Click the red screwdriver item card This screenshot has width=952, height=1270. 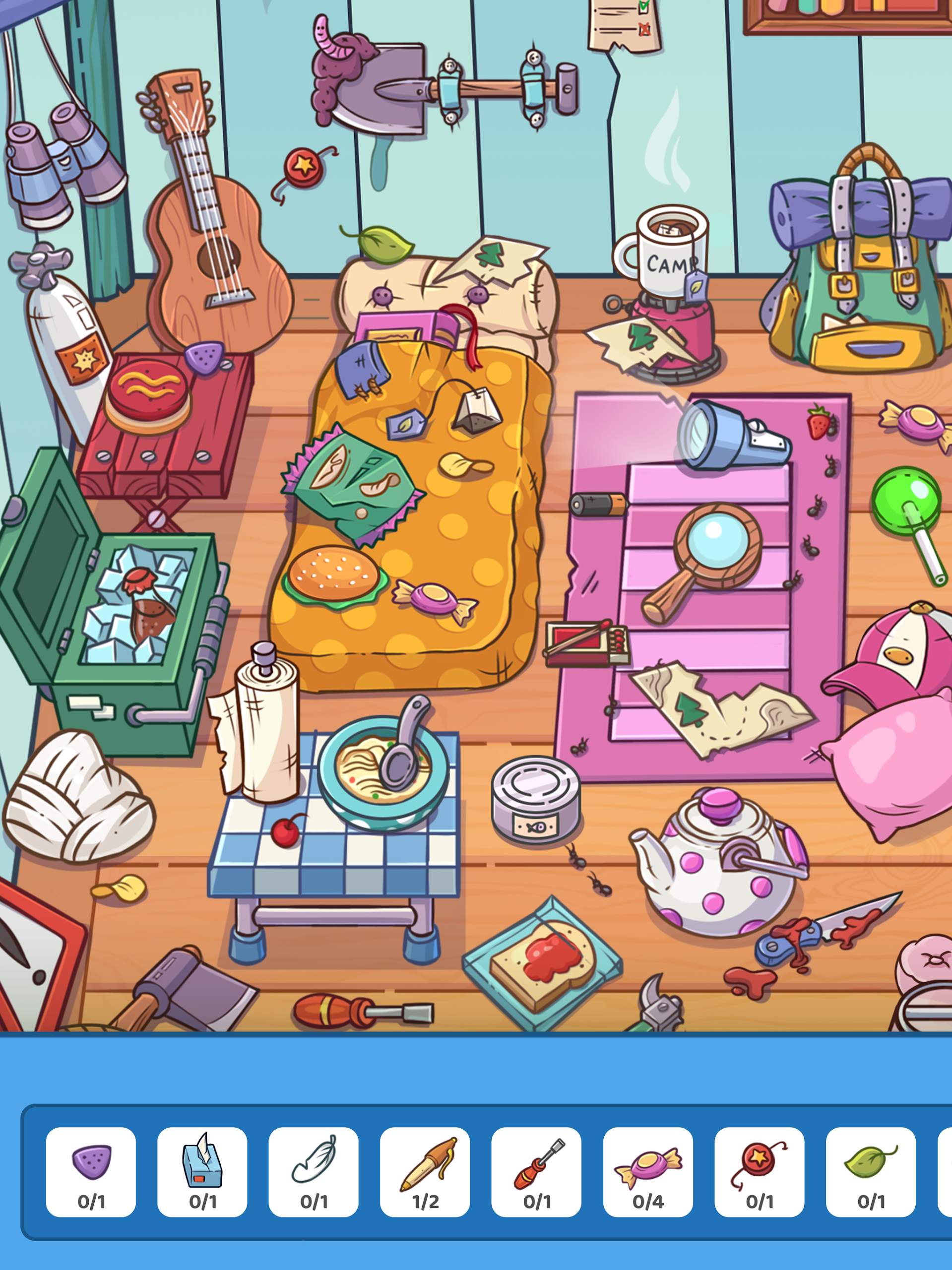(536, 1171)
